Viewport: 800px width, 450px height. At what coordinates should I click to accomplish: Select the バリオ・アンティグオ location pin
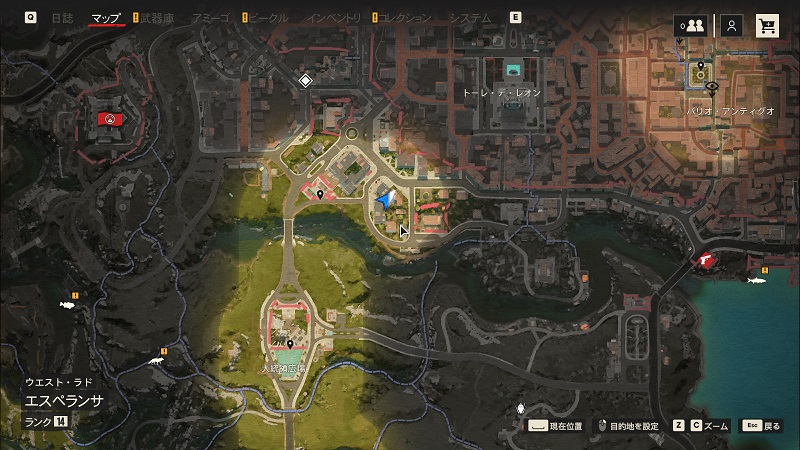pos(701,68)
